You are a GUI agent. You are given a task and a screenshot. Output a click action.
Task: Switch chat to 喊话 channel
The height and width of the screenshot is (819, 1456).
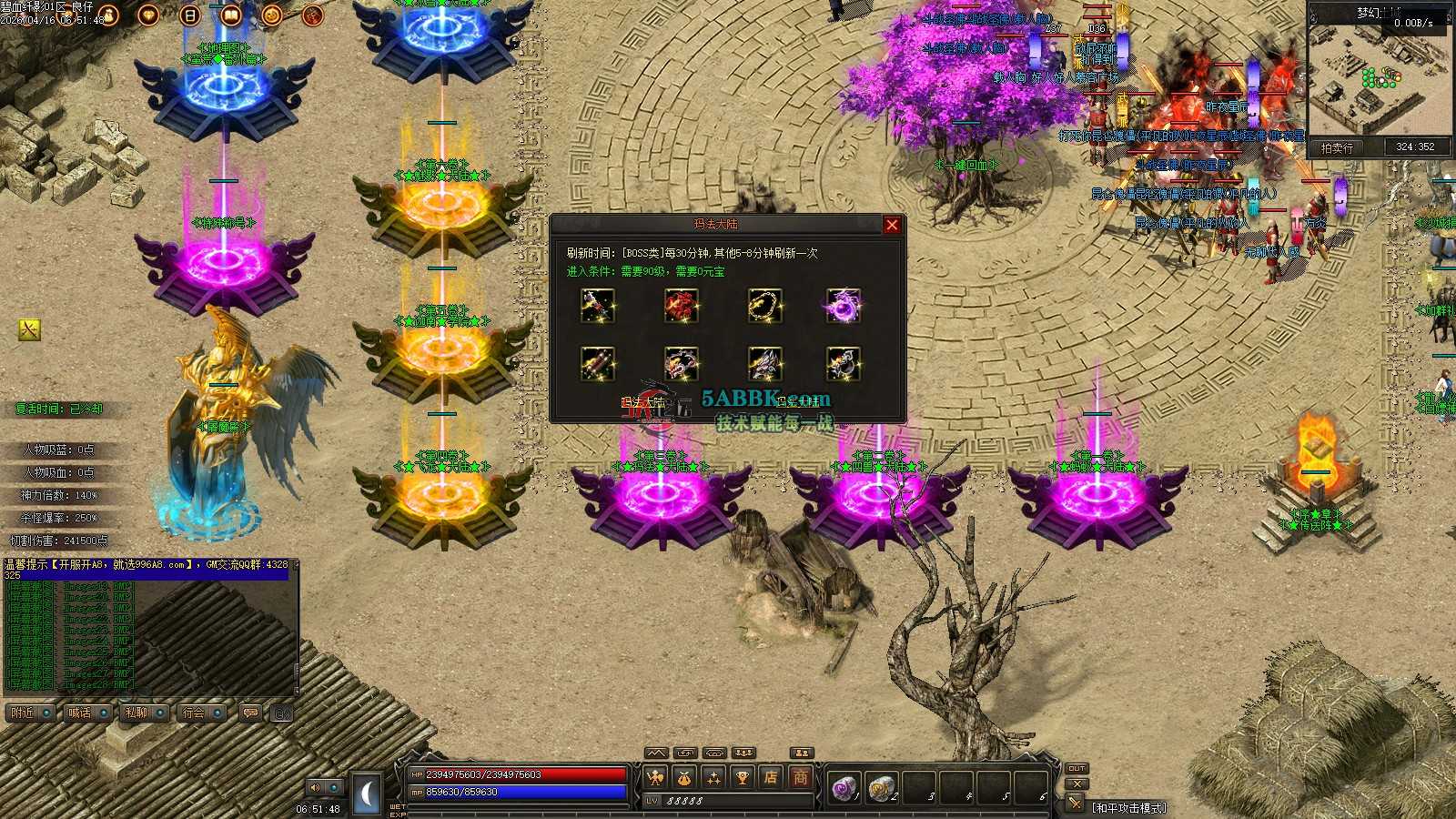coord(80,713)
